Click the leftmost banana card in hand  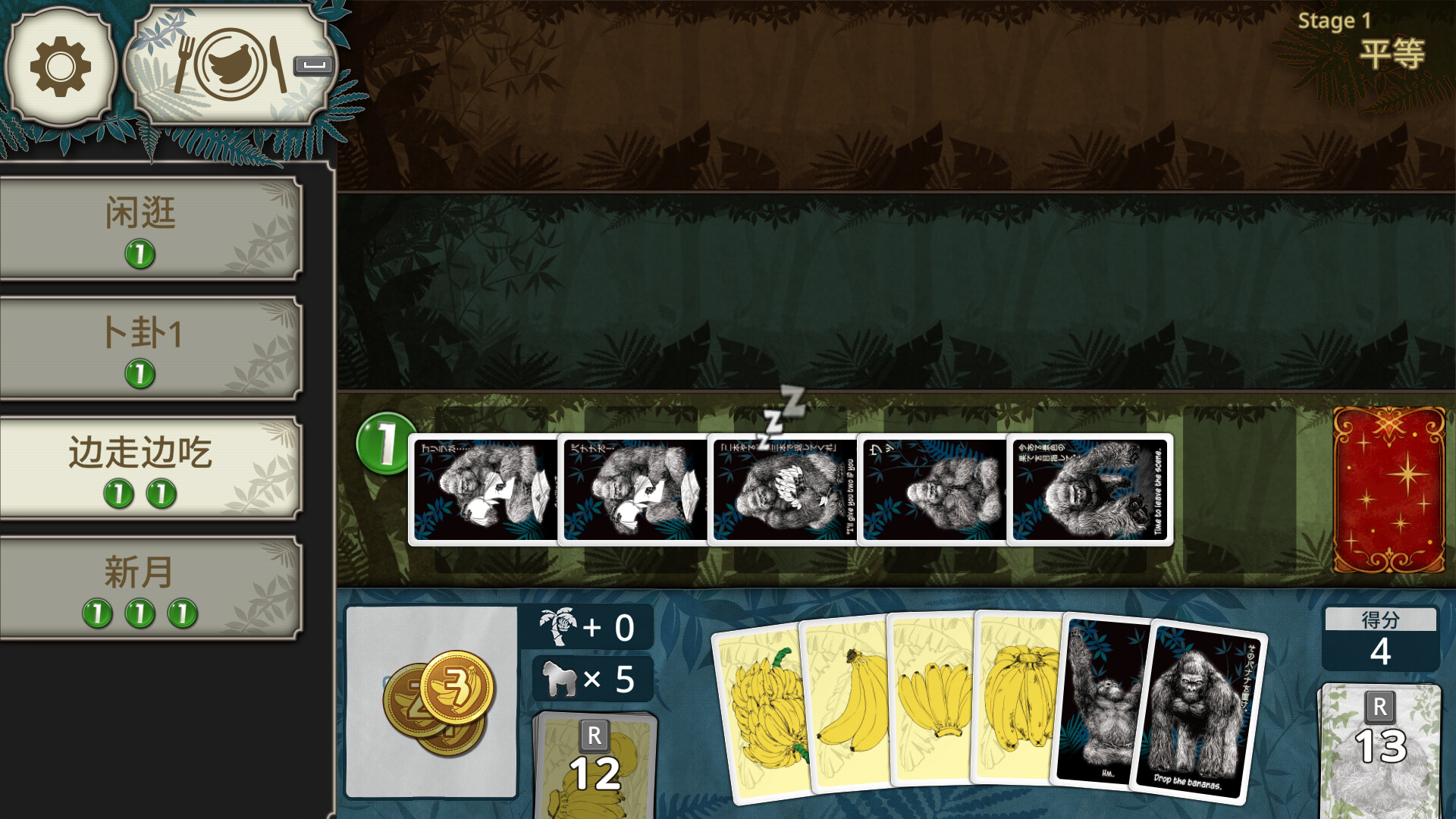[766, 713]
